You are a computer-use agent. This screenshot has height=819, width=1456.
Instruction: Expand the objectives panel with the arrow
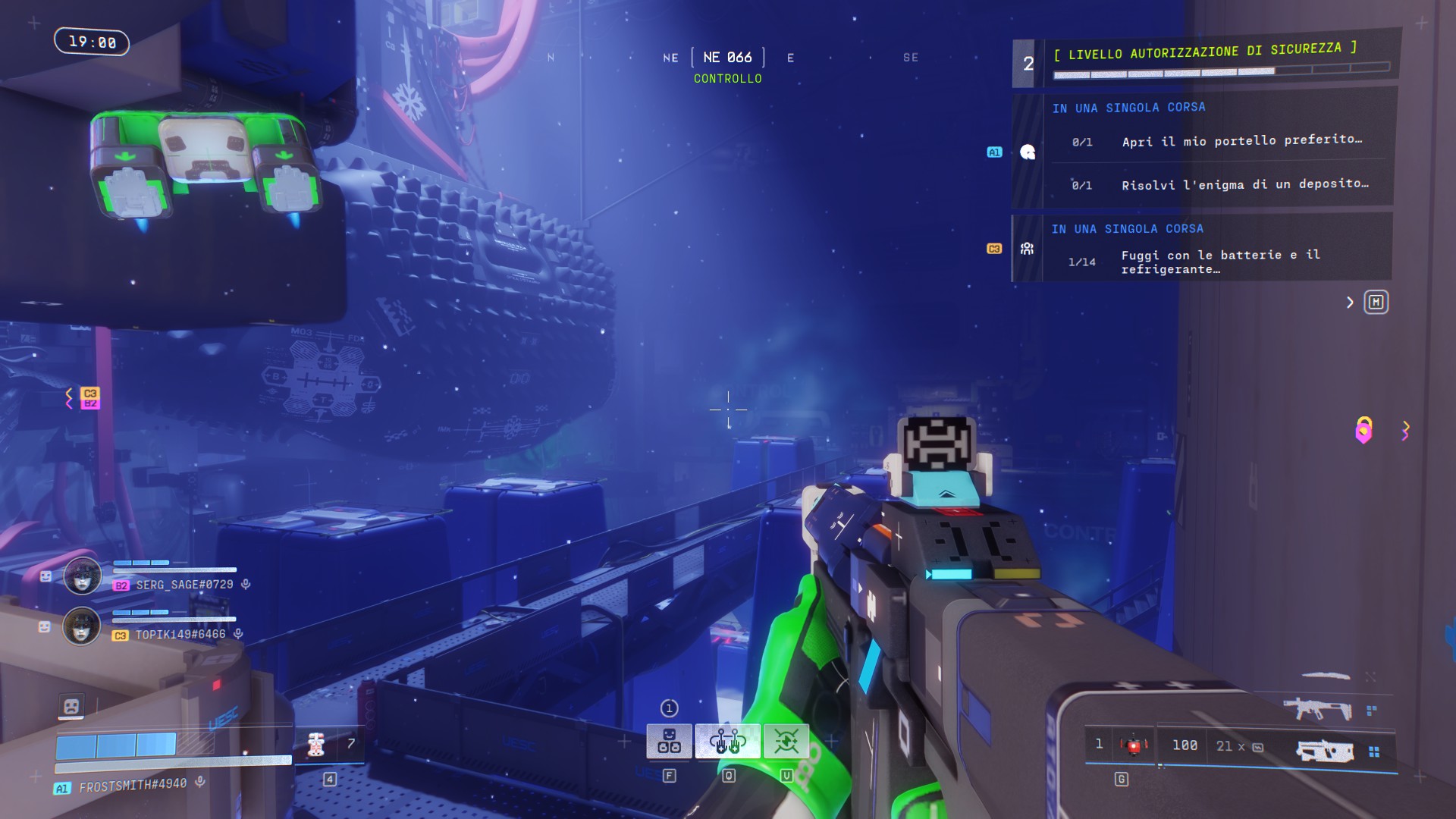[1350, 303]
